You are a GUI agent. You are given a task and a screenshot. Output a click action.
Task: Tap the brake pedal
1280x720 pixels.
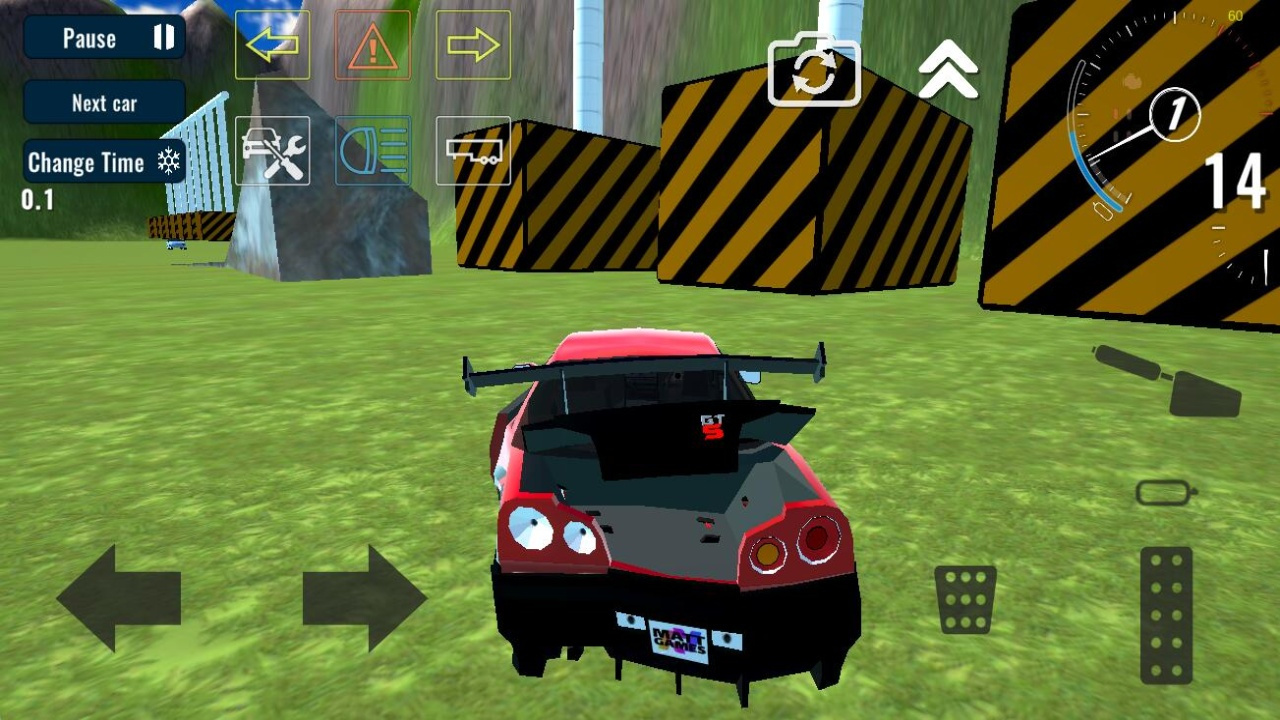[965, 599]
